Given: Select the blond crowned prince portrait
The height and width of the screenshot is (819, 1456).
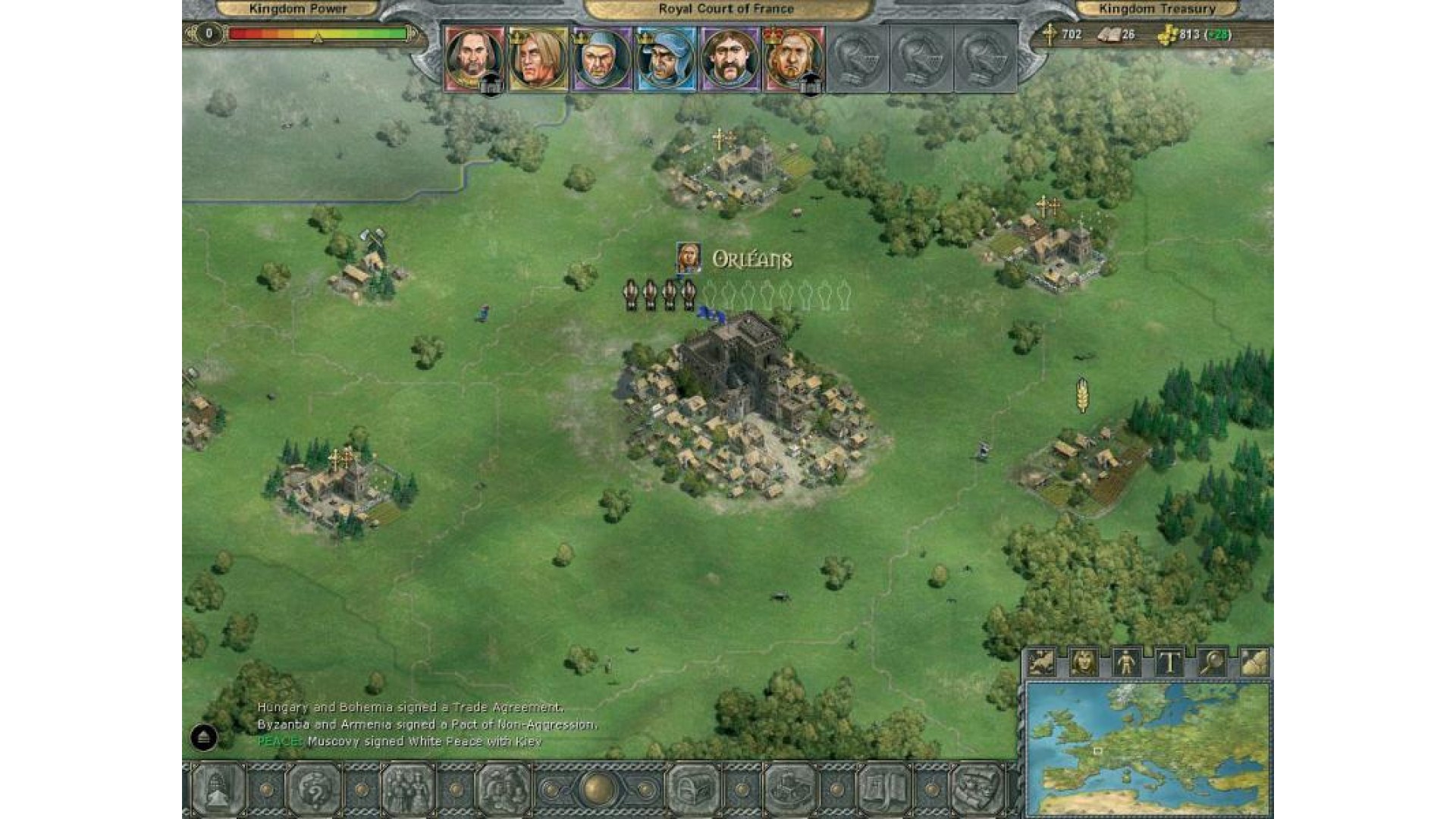Looking at the screenshot, I should 538,59.
